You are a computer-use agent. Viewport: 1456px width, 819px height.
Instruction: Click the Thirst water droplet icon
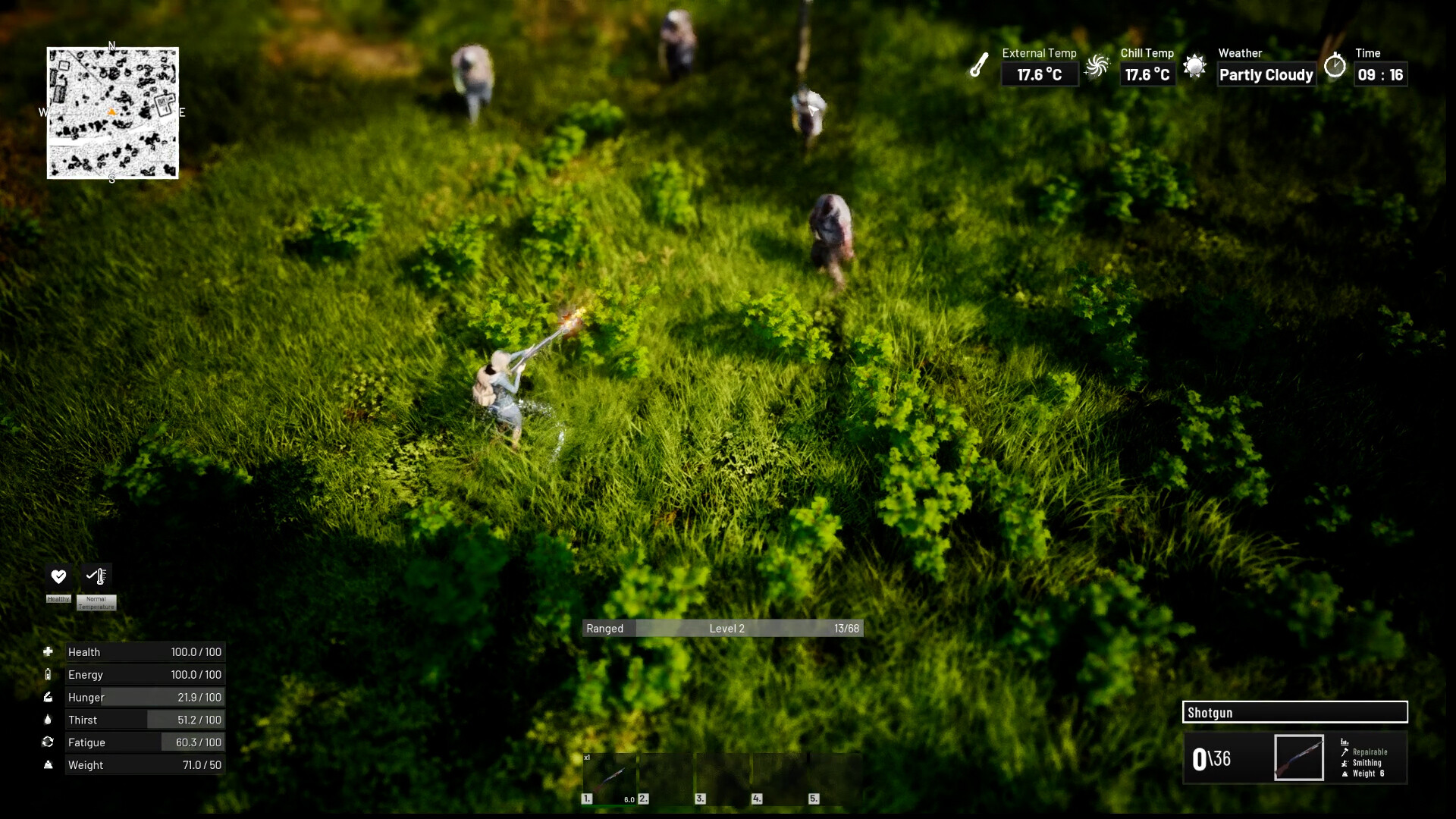click(x=49, y=719)
